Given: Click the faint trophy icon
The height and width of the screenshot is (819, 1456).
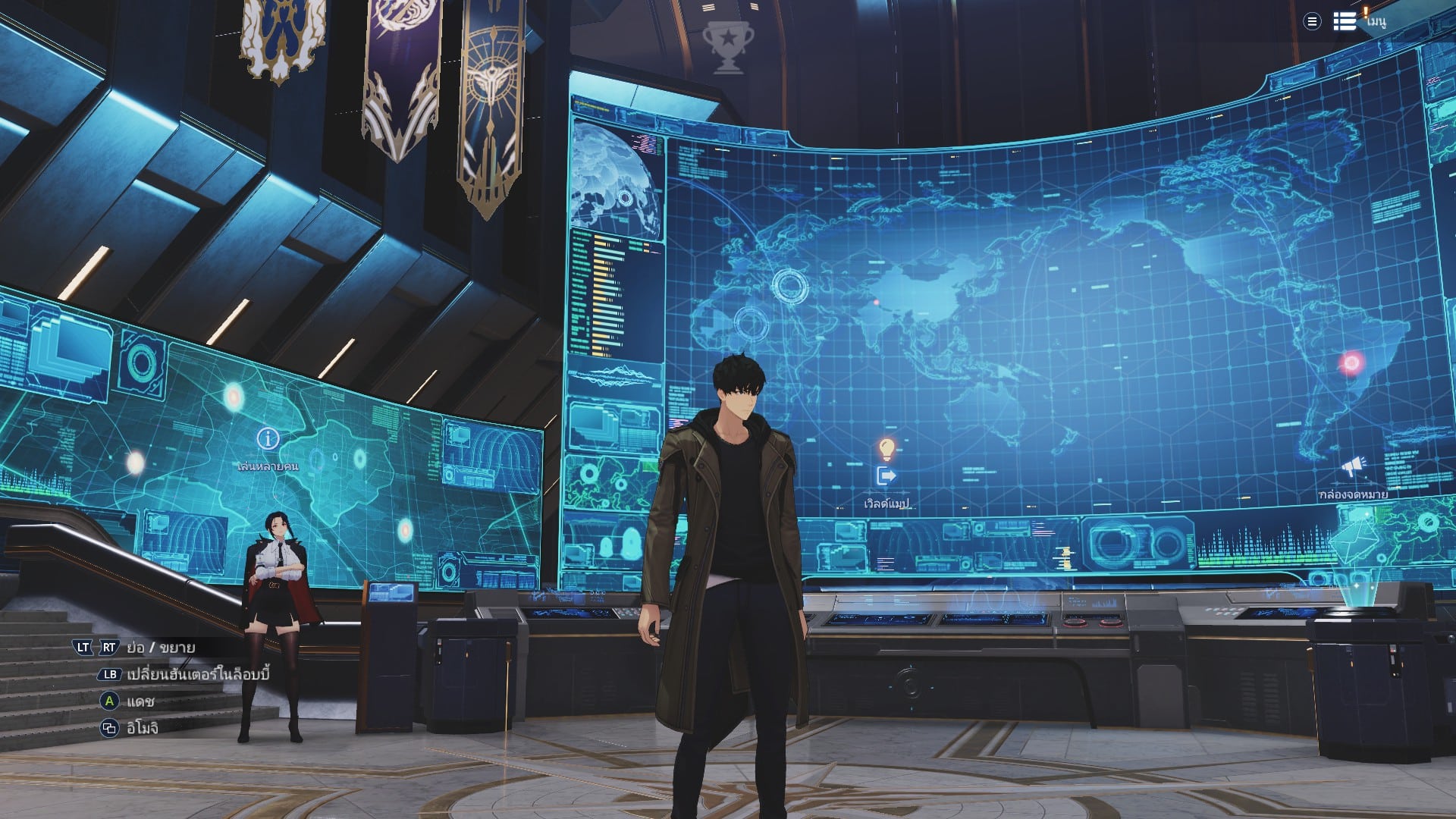Looking at the screenshot, I should pyautogui.click(x=727, y=46).
